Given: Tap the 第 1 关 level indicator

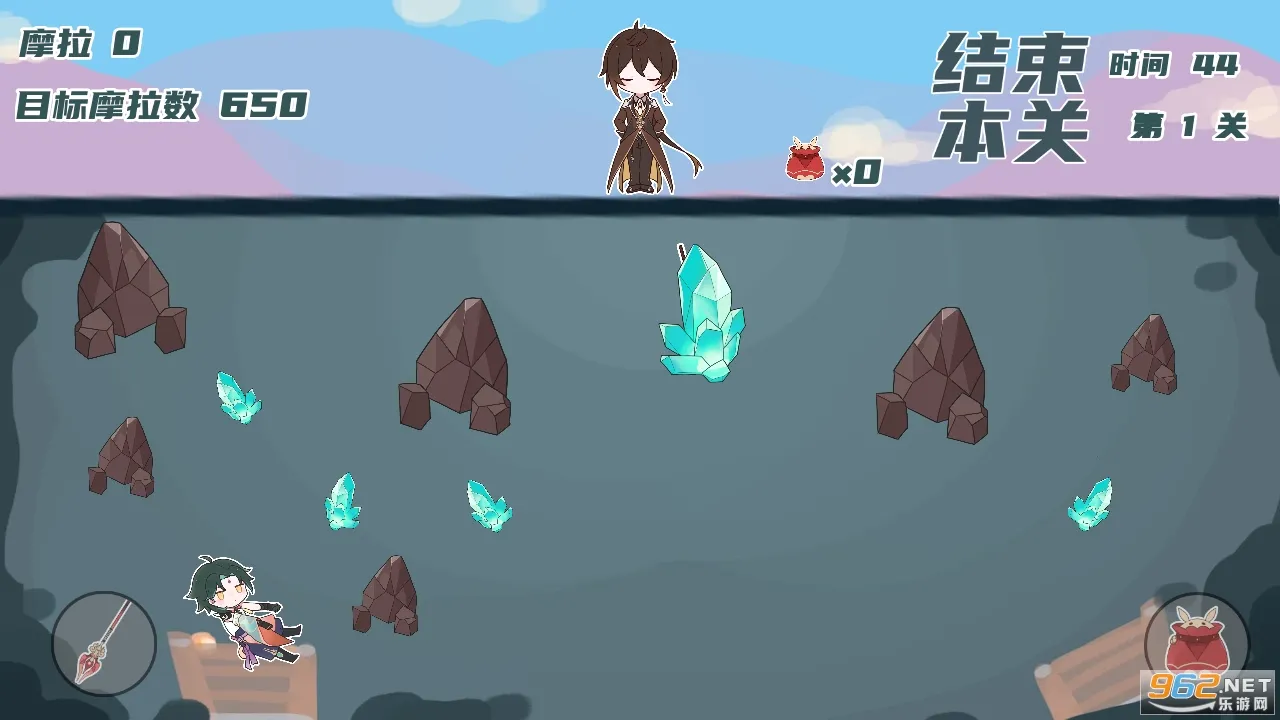Looking at the screenshot, I should click(x=1190, y=123).
